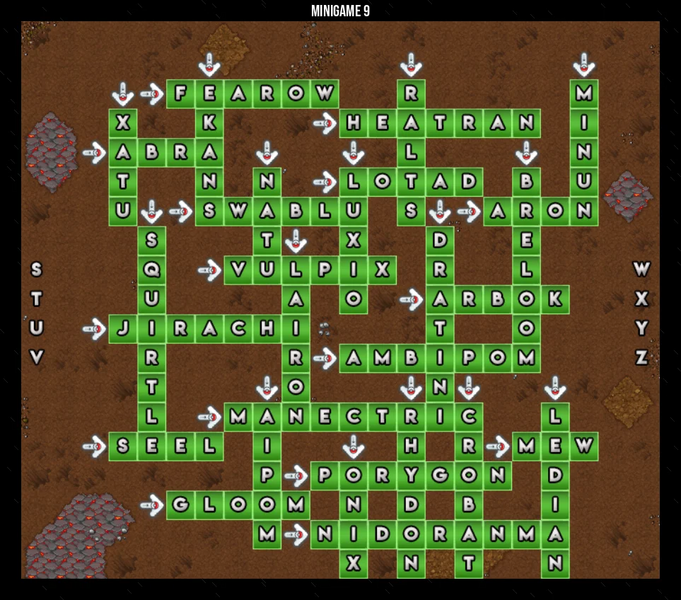Choose the arrow next to GLOOM
The height and width of the screenshot is (600, 681).
pos(152,503)
